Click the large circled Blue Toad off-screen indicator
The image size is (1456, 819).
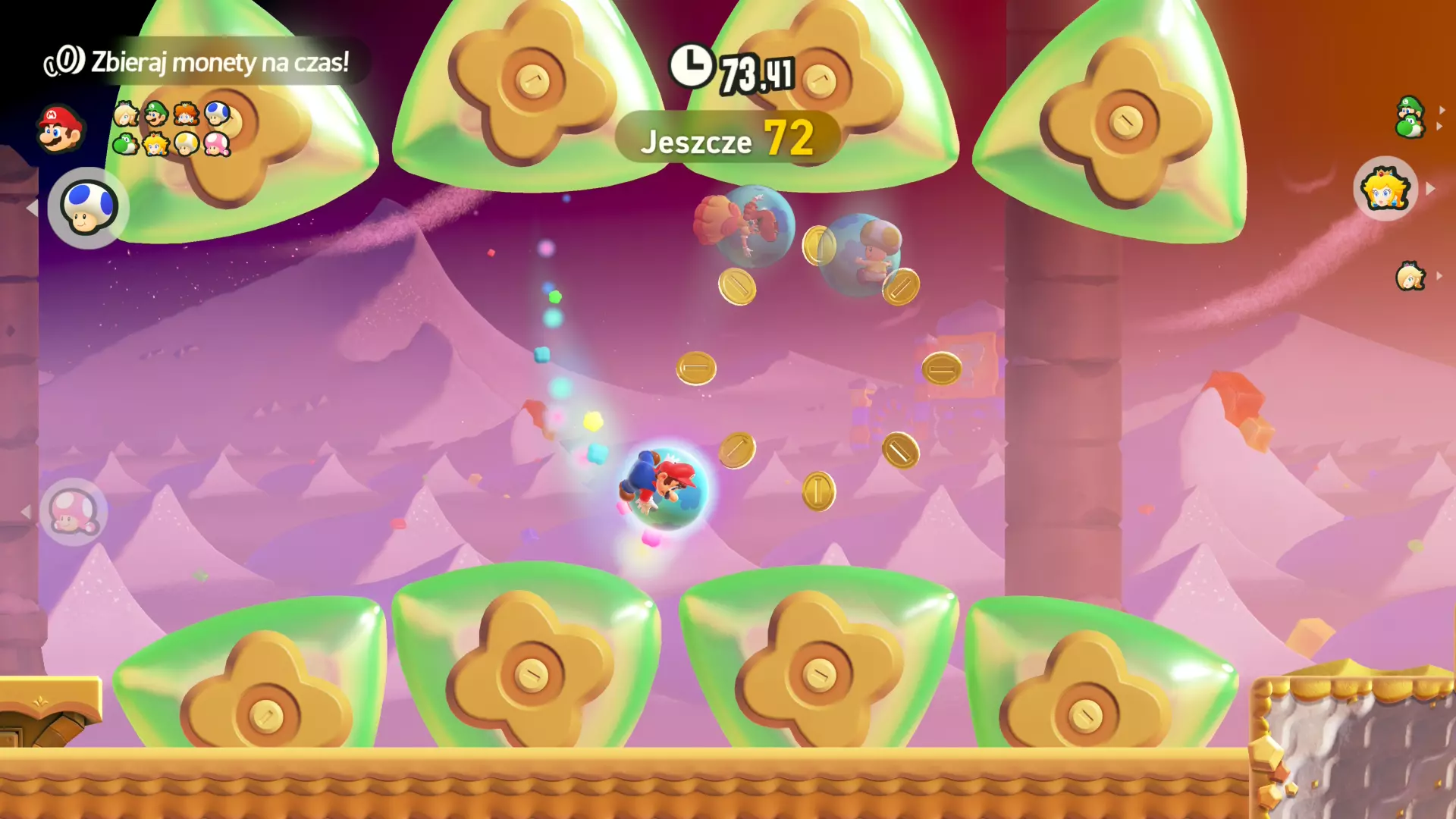[88, 207]
